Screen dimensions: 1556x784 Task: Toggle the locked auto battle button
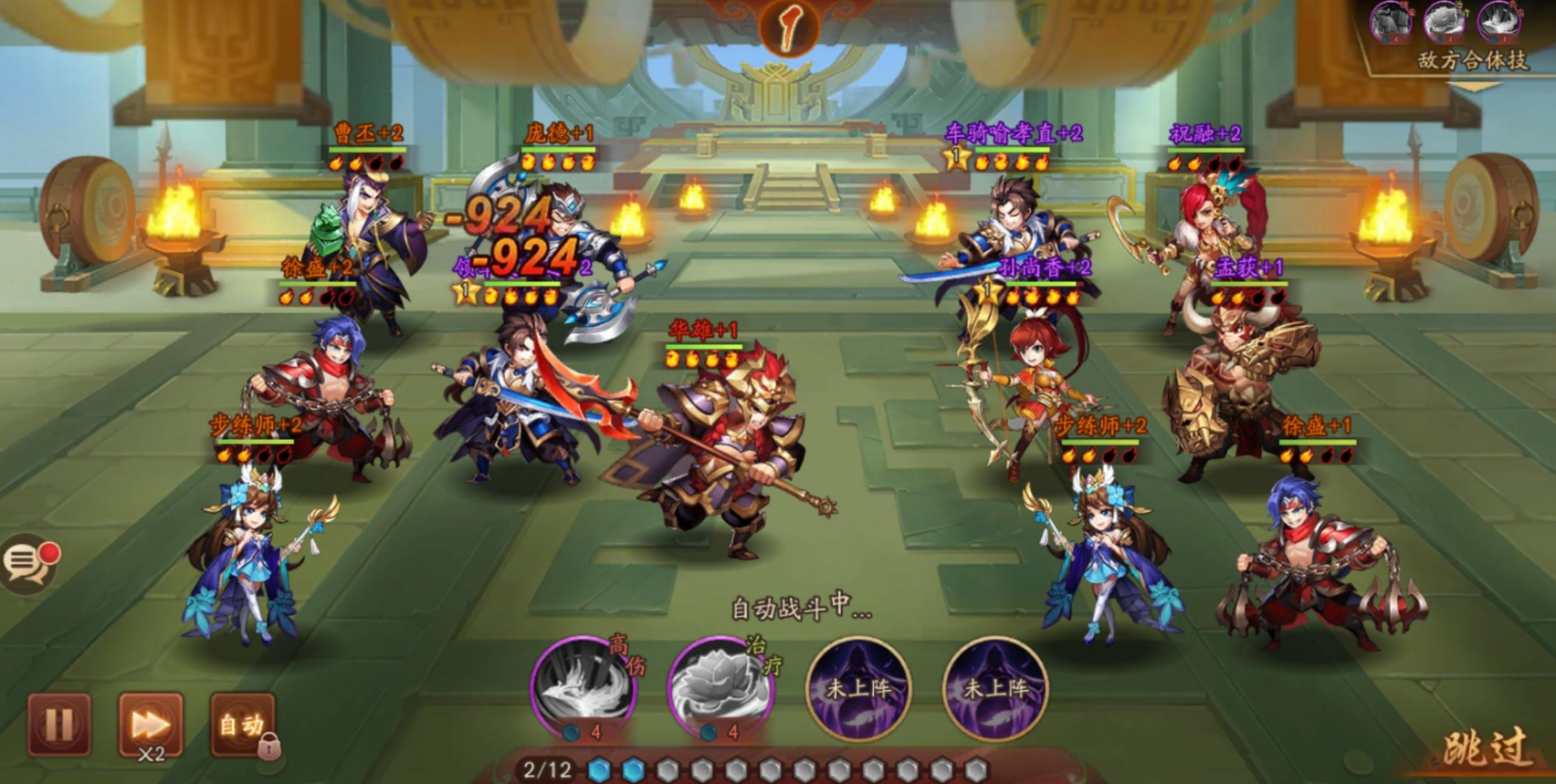[242, 725]
